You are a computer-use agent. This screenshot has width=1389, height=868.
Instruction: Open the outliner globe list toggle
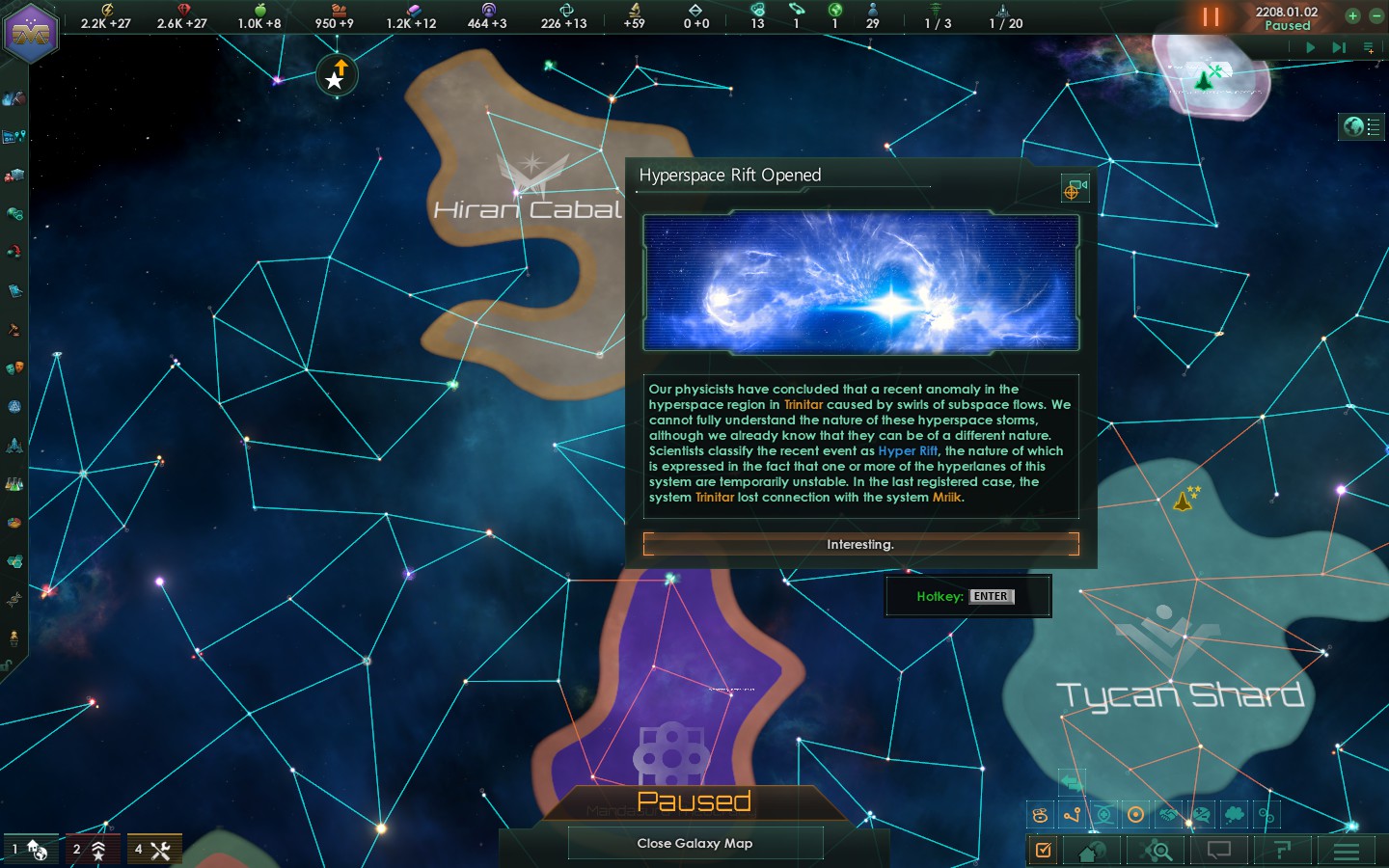pyautogui.click(x=1361, y=126)
